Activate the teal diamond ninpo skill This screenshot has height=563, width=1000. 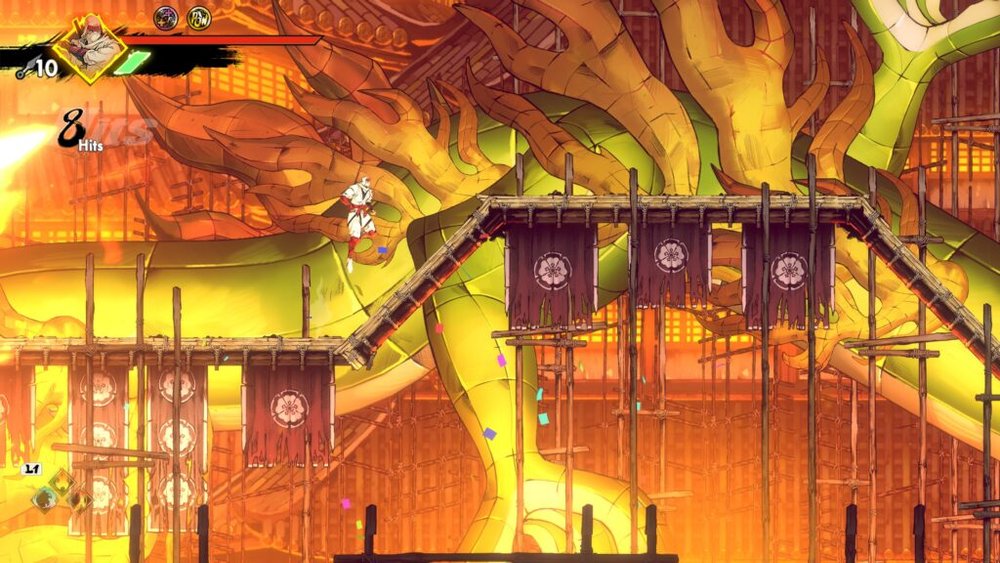(44, 497)
